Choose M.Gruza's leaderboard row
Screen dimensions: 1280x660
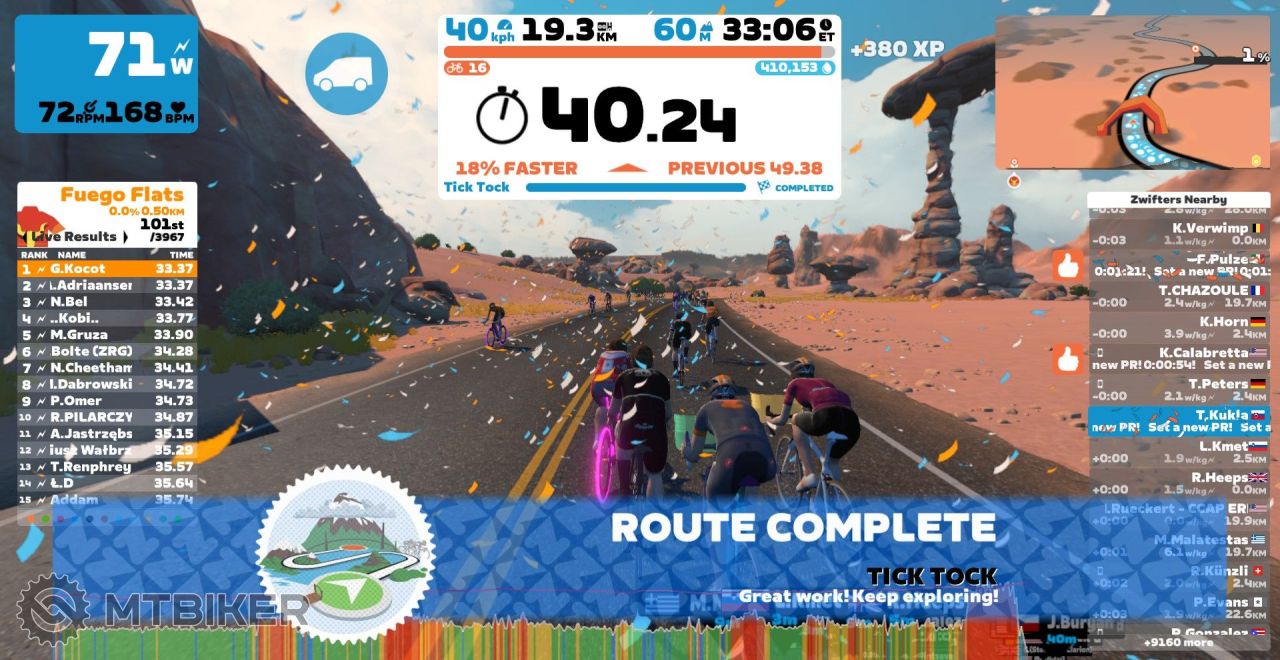tap(108, 334)
